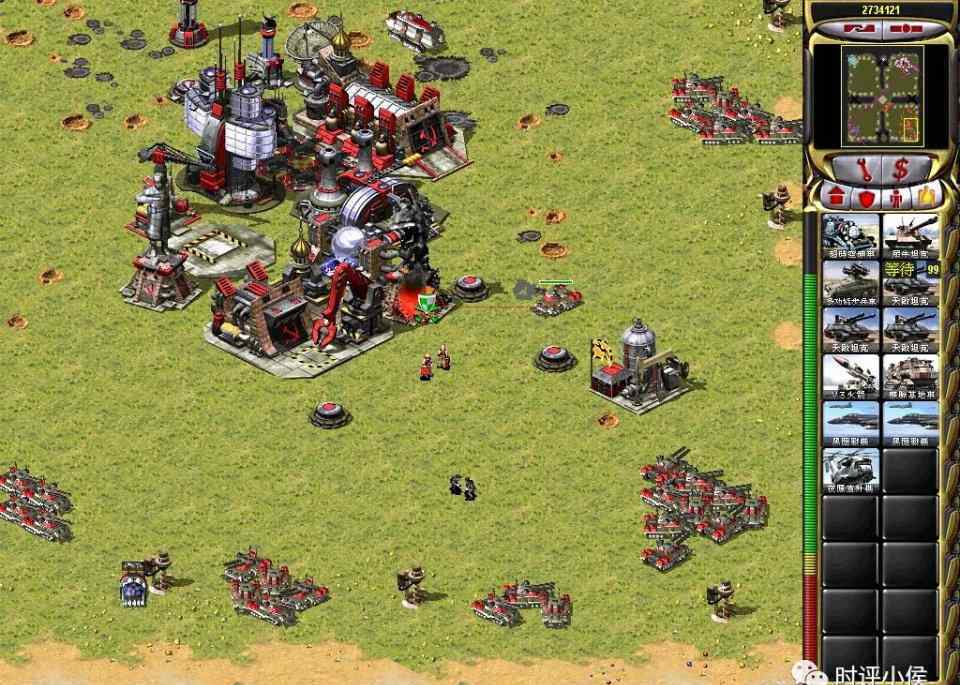Image resolution: width=960 pixels, height=685 pixels.
Task: Queue a Rhino Tank (犀牛坦克)
Action: click(x=910, y=236)
